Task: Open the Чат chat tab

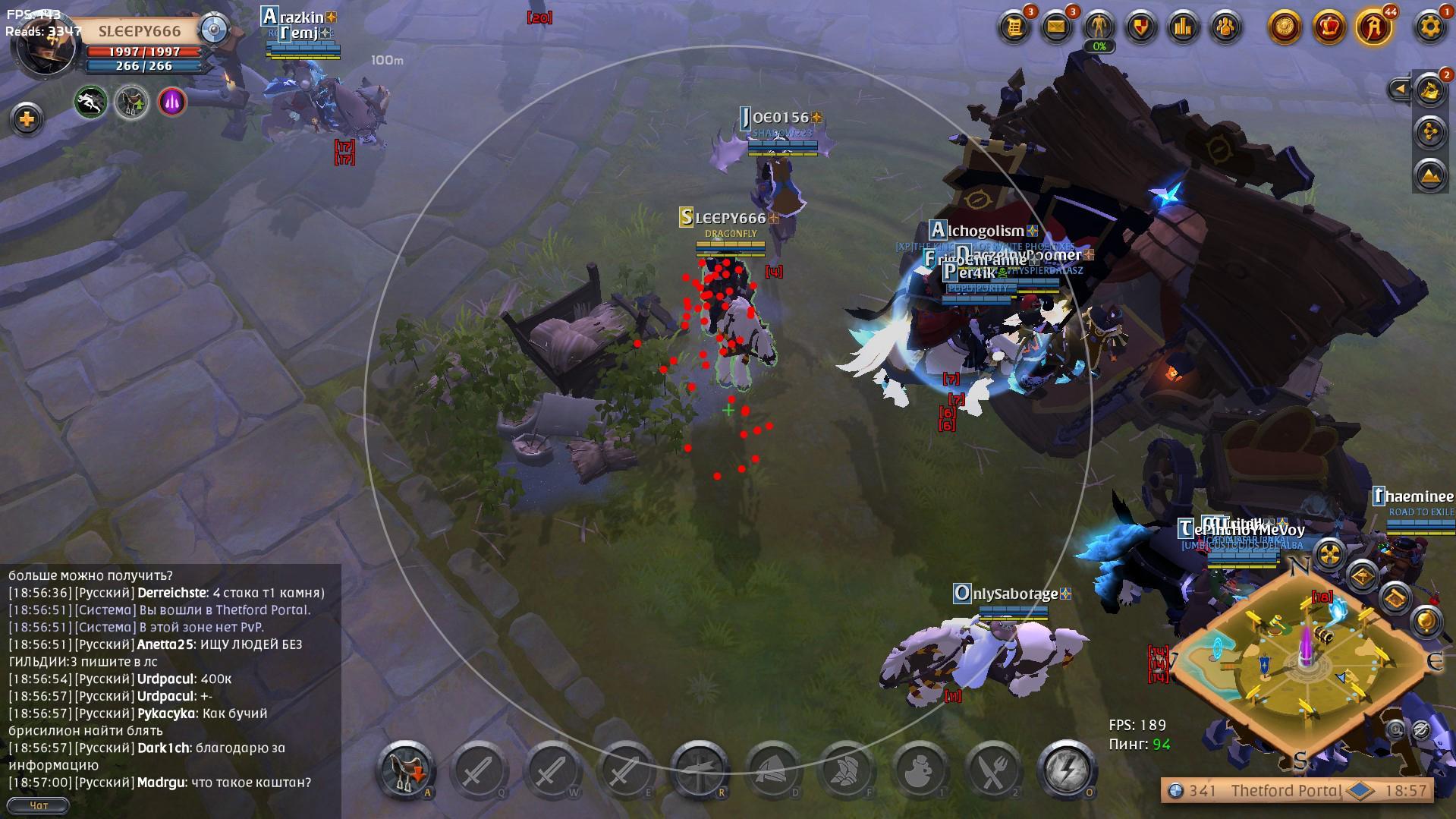Action: click(x=38, y=805)
